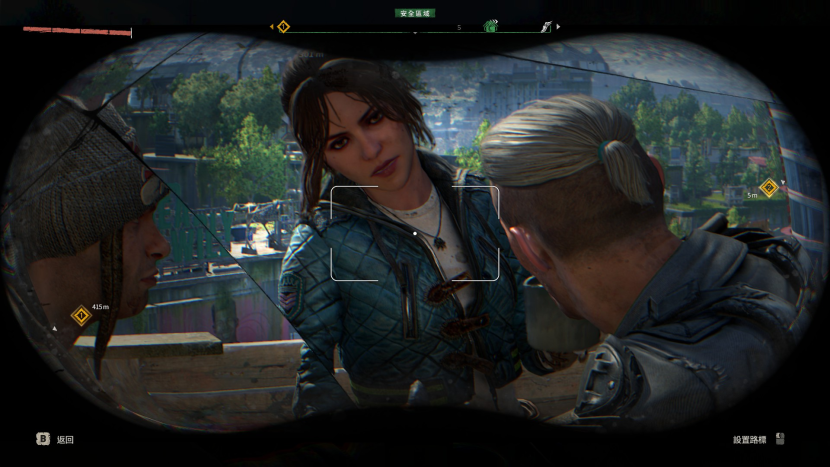Click the yellow quest marker showing 415m
This screenshot has width=830, height=467.
(x=81, y=316)
